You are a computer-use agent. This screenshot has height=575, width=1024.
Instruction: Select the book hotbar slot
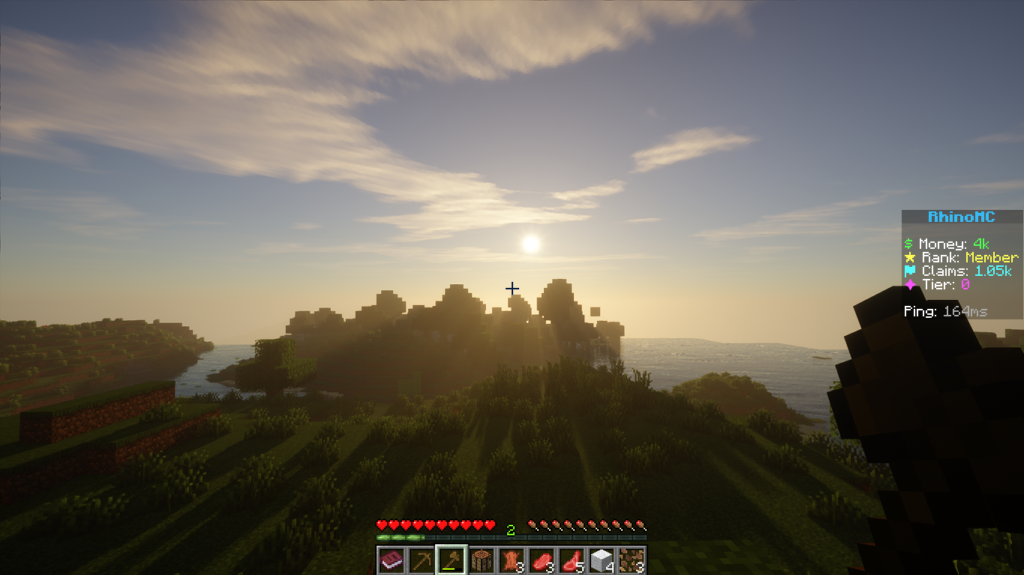point(391,560)
